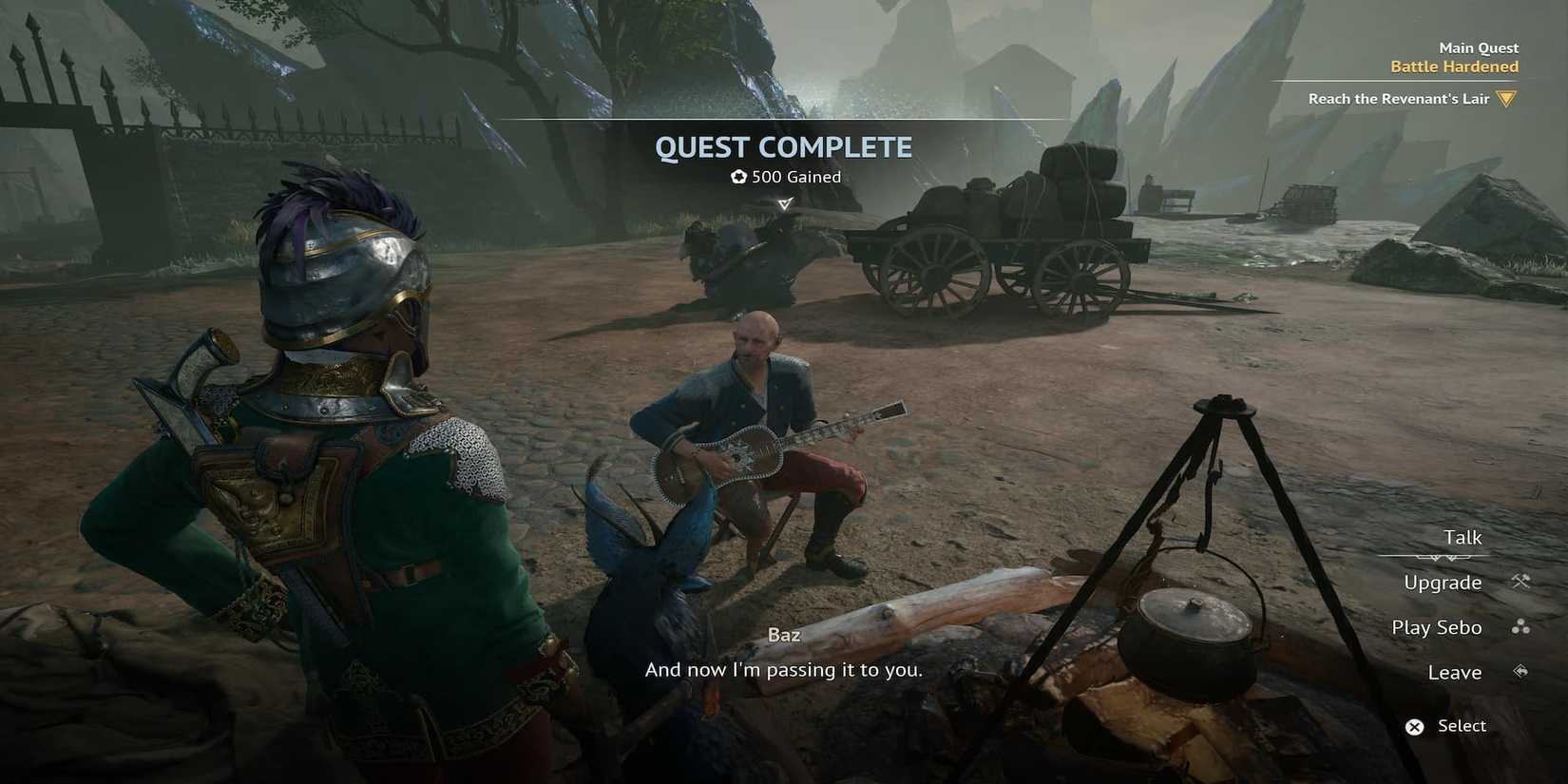Image resolution: width=1568 pixels, height=784 pixels.
Task: Click the Reach the Revenant's Lair objective
Action: click(x=1397, y=98)
